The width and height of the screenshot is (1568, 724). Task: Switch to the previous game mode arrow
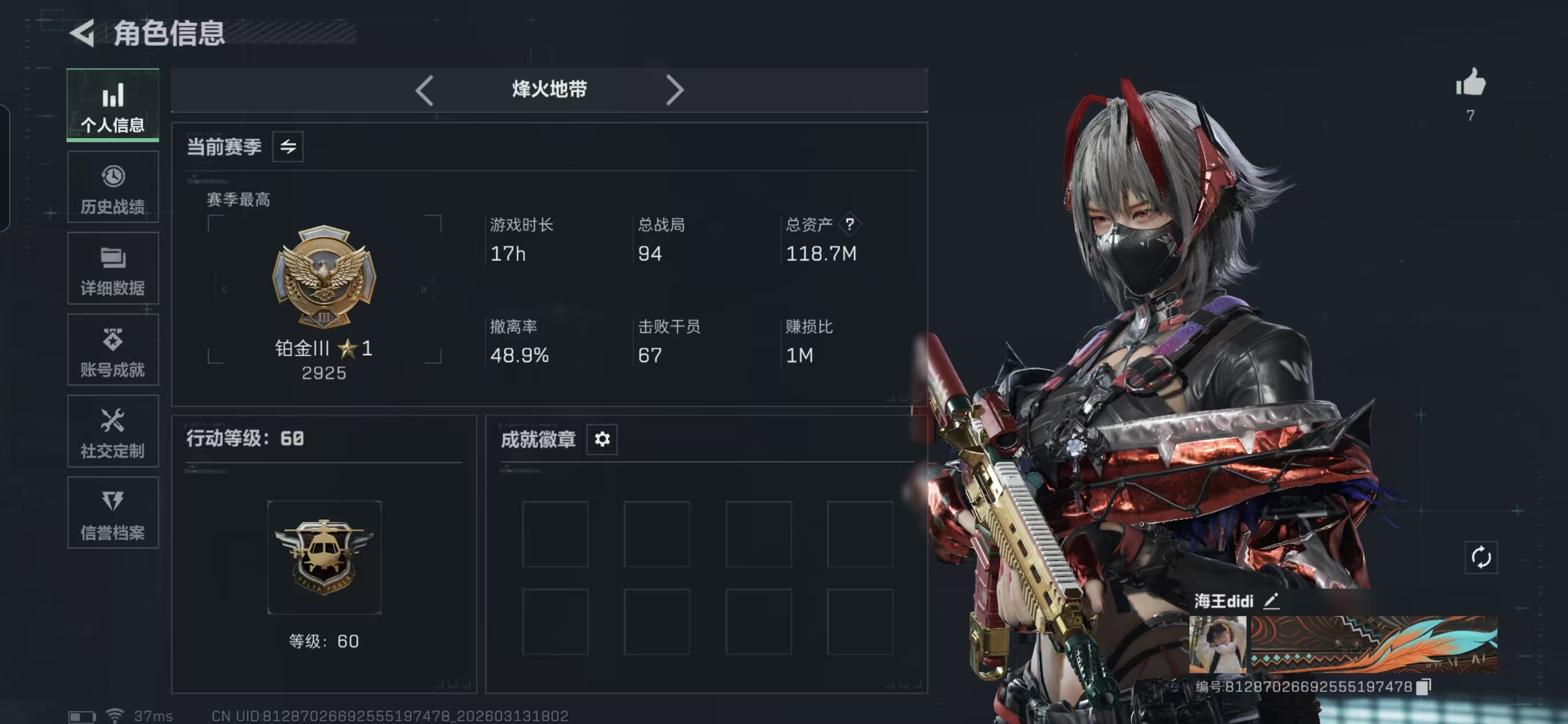[424, 91]
